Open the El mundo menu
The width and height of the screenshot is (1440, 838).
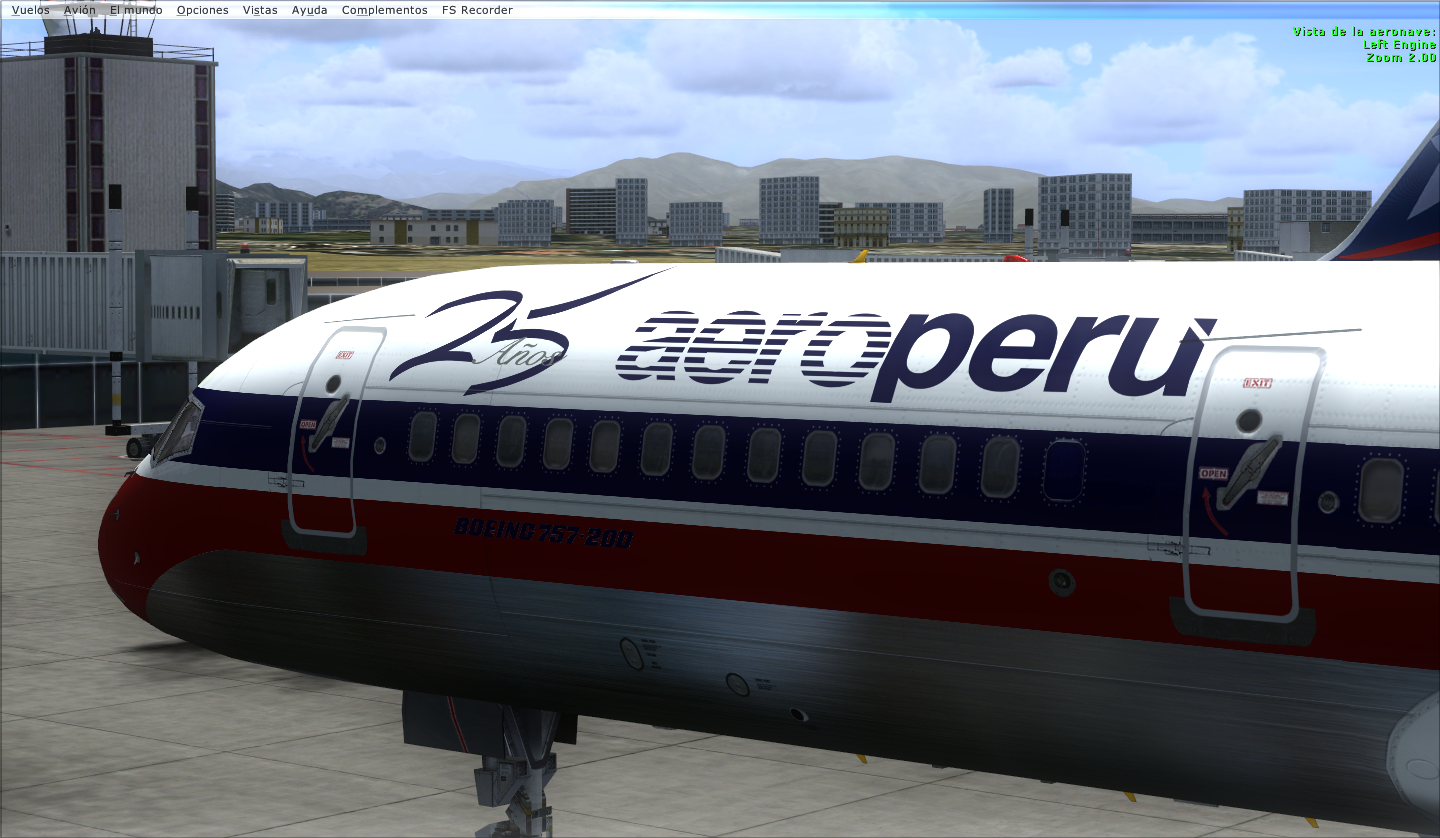tap(136, 10)
